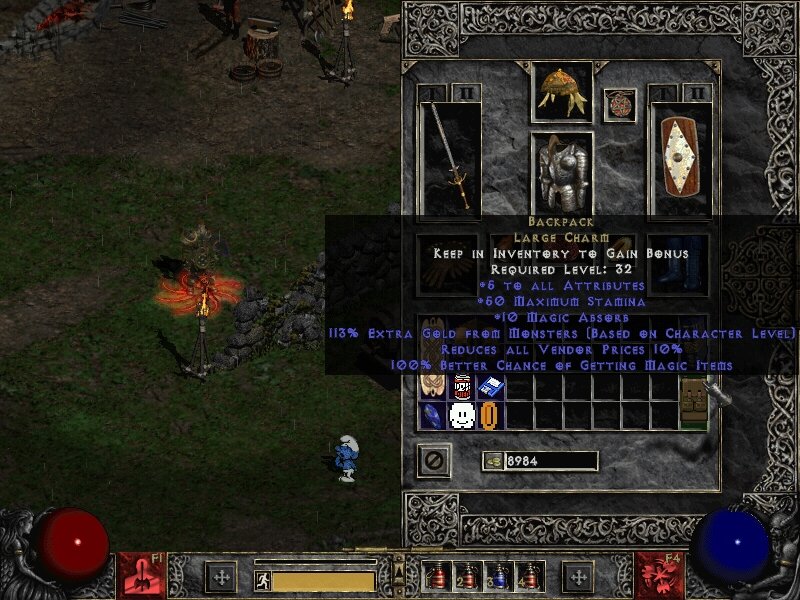Pick up the Backpack large charm
The height and width of the screenshot is (600, 800).
(692, 401)
